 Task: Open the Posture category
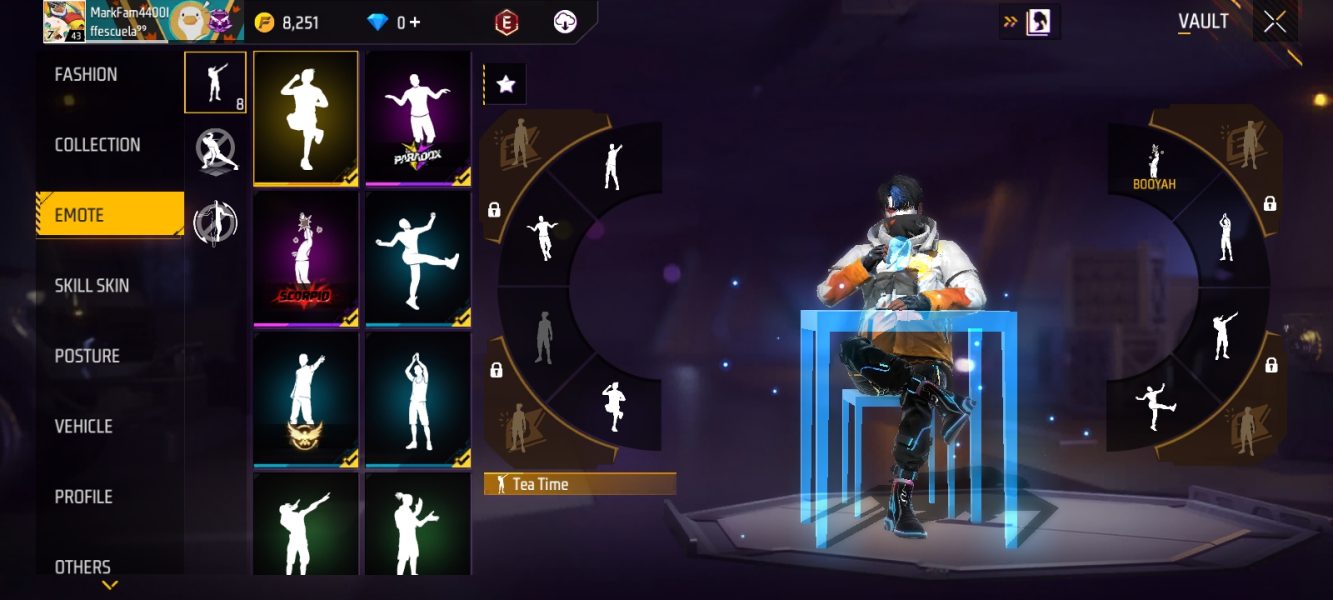(87, 356)
